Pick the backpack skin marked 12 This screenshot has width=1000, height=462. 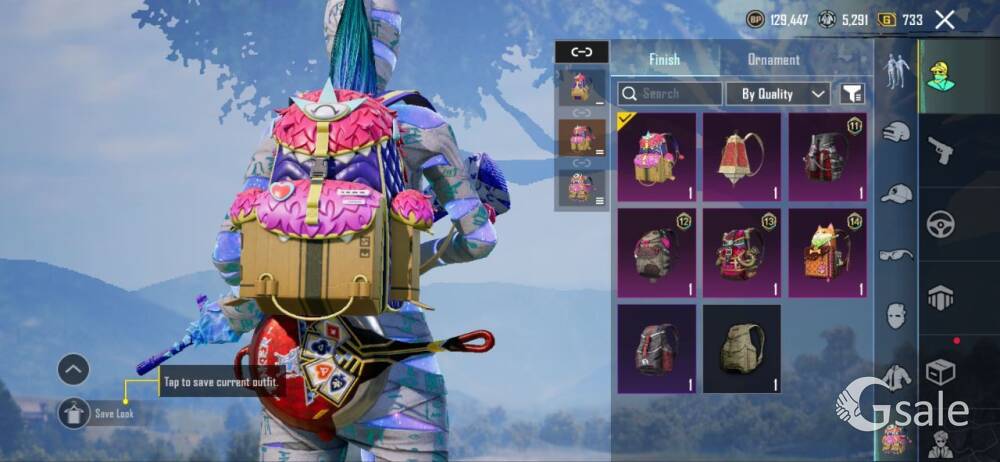657,252
